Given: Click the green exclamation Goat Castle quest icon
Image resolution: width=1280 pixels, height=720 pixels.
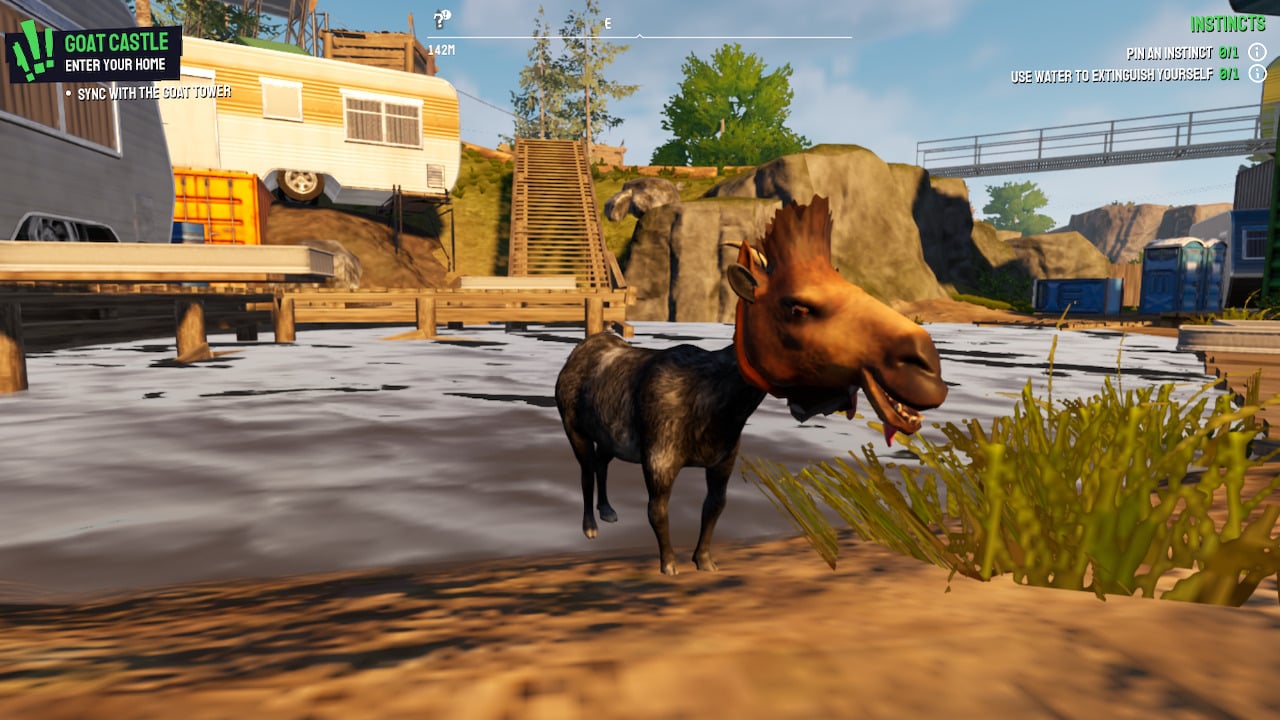Looking at the screenshot, I should [33, 50].
